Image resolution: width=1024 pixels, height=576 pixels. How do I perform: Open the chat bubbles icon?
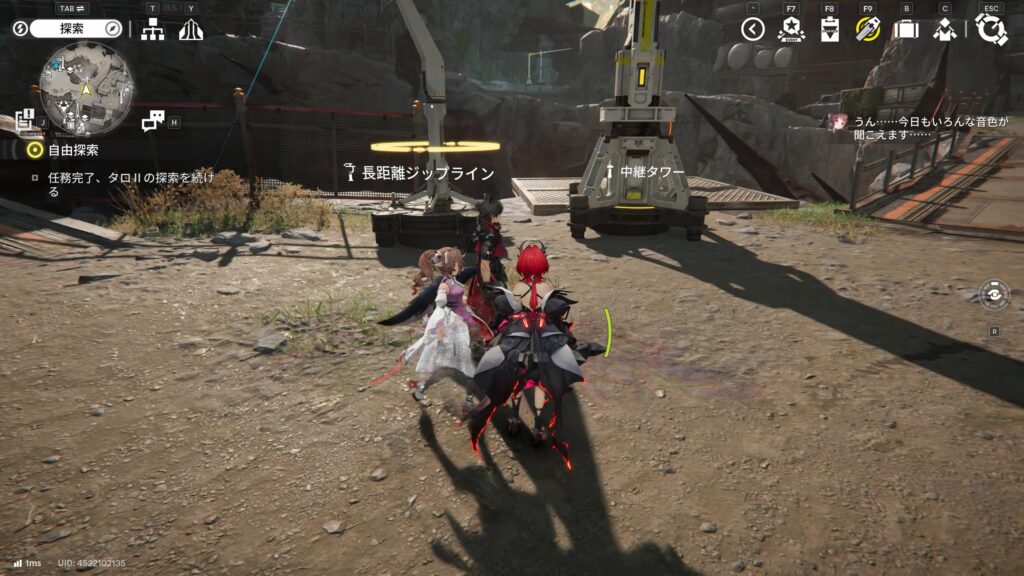point(153,121)
